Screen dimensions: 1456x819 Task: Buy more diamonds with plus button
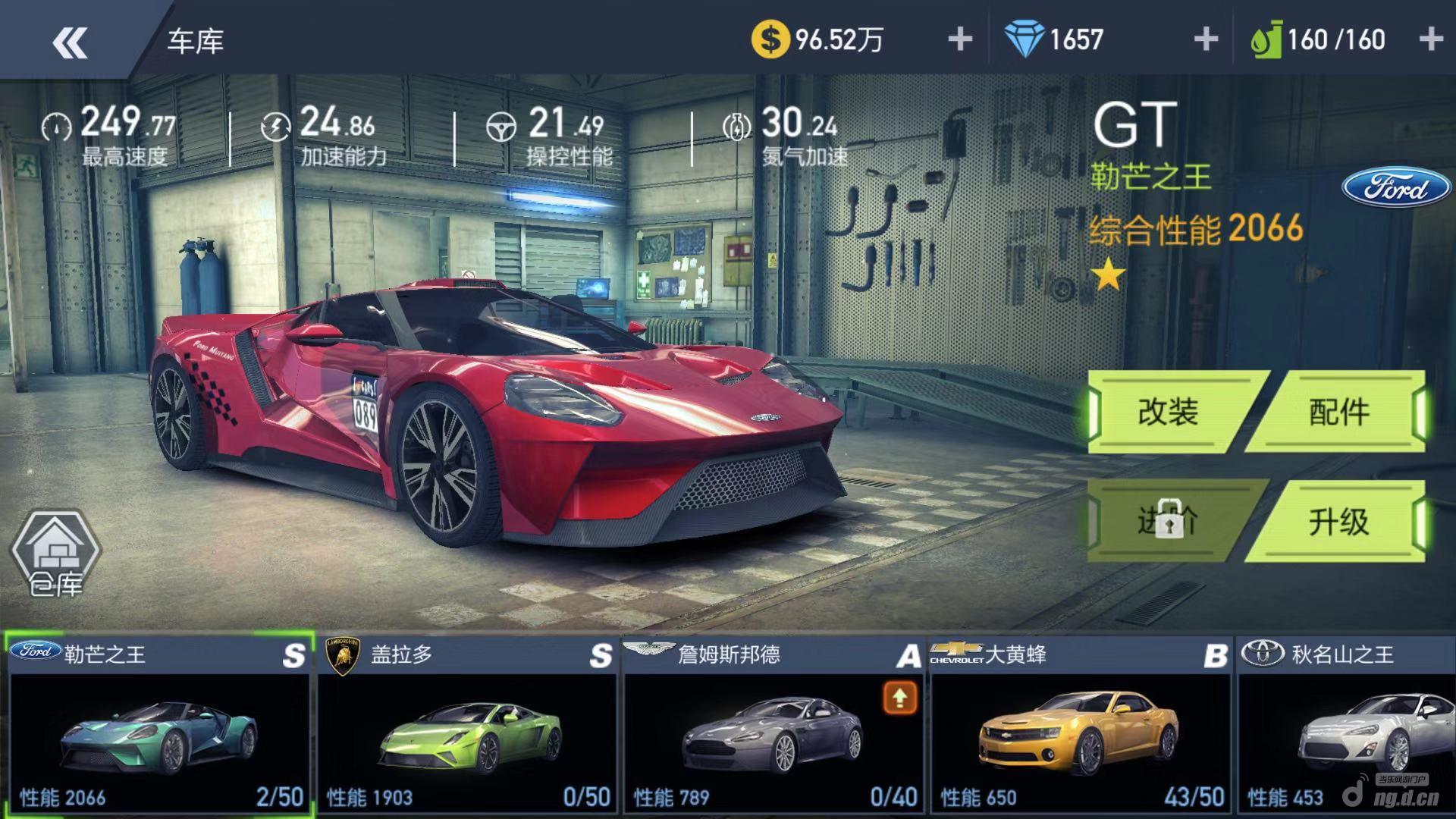coord(1205,39)
